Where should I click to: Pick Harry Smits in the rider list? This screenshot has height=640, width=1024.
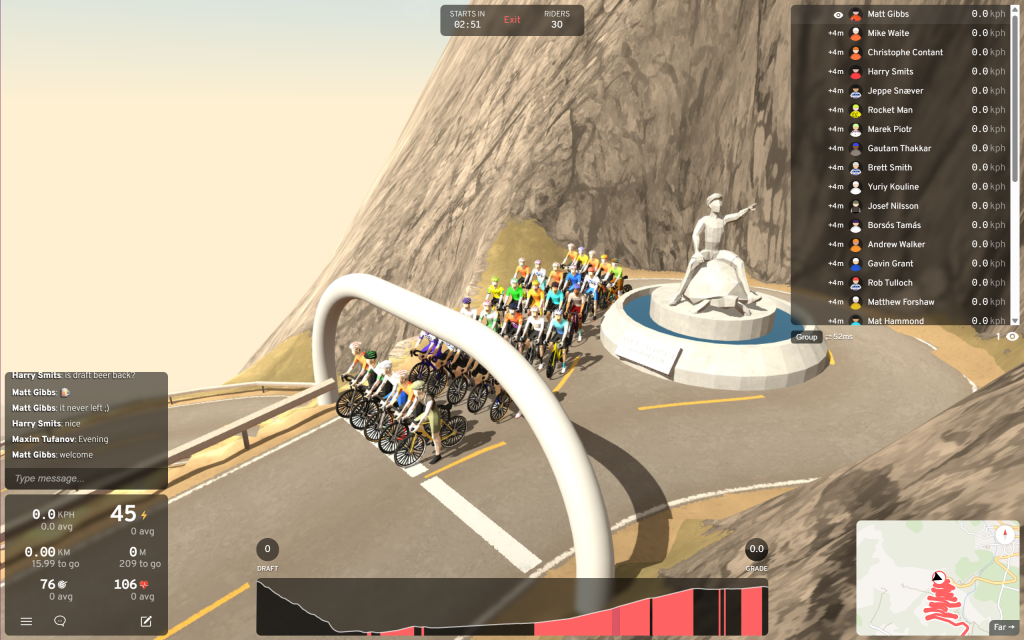[890, 72]
